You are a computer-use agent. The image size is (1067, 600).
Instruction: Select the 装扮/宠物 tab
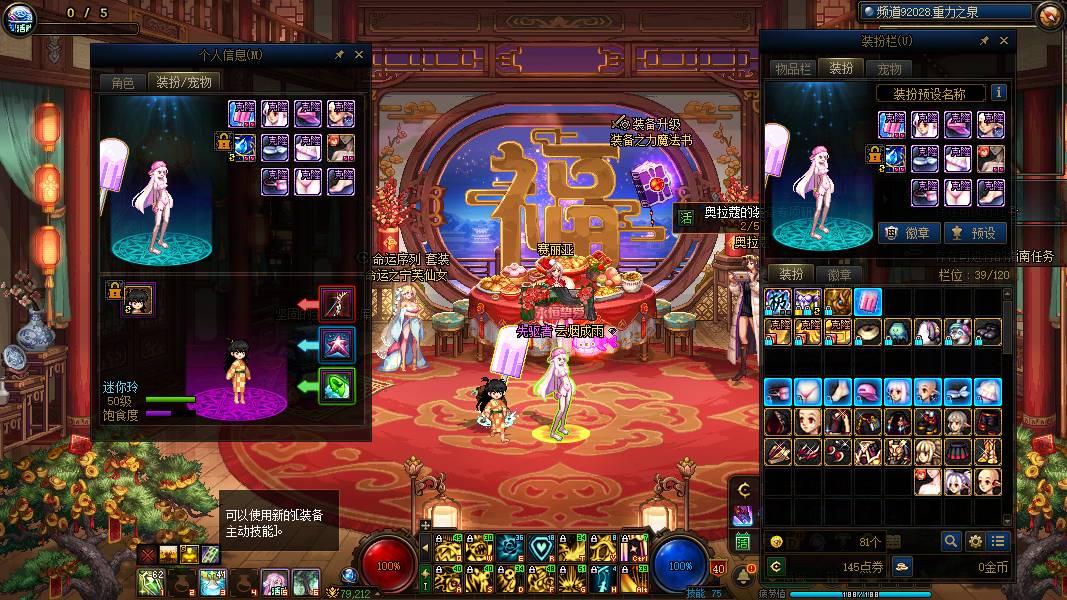[184, 83]
